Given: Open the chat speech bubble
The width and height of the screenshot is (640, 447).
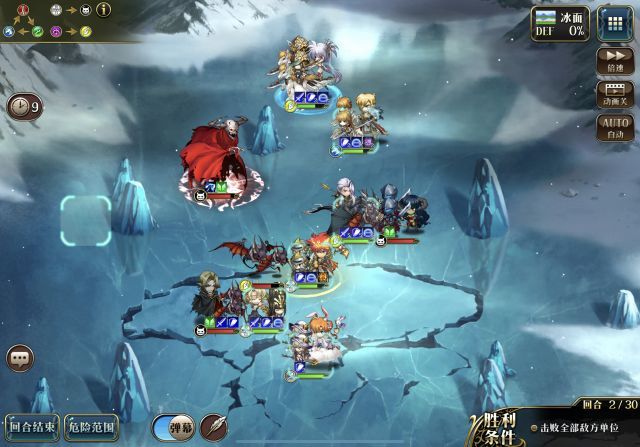Looking at the screenshot, I should tap(20, 357).
